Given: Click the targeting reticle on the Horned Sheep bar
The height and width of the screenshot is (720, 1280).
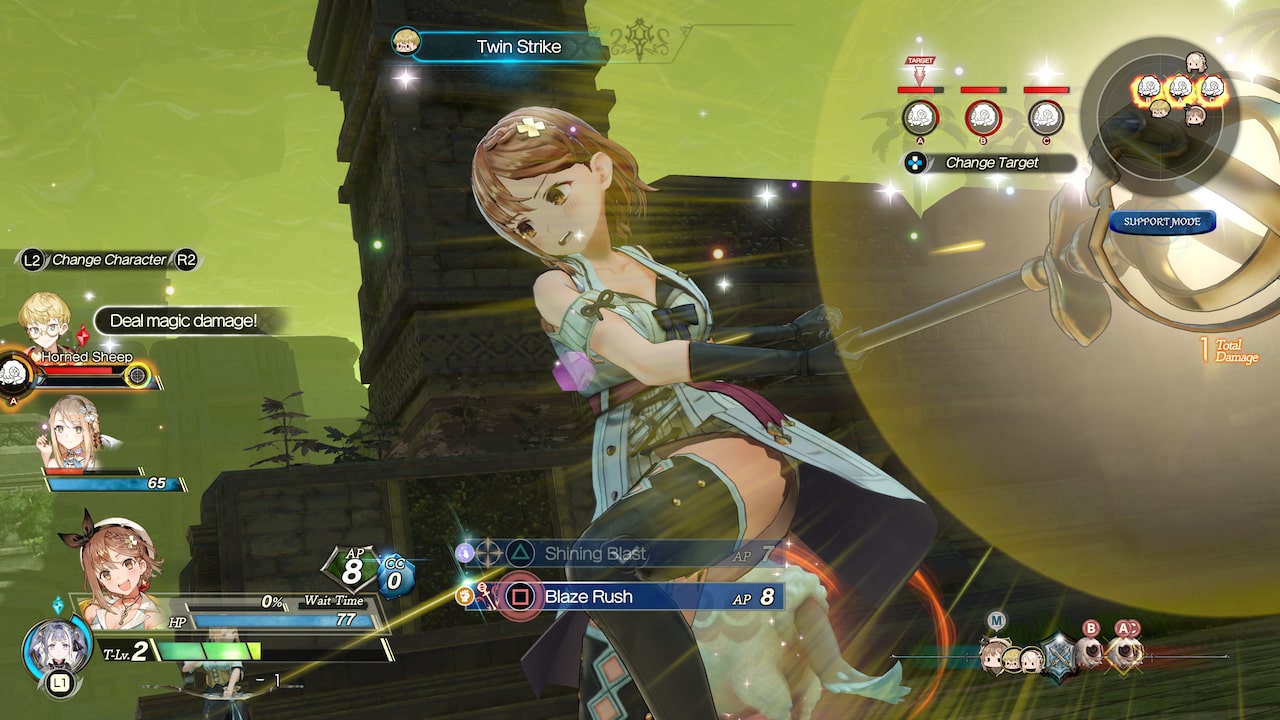Looking at the screenshot, I should coord(138,377).
